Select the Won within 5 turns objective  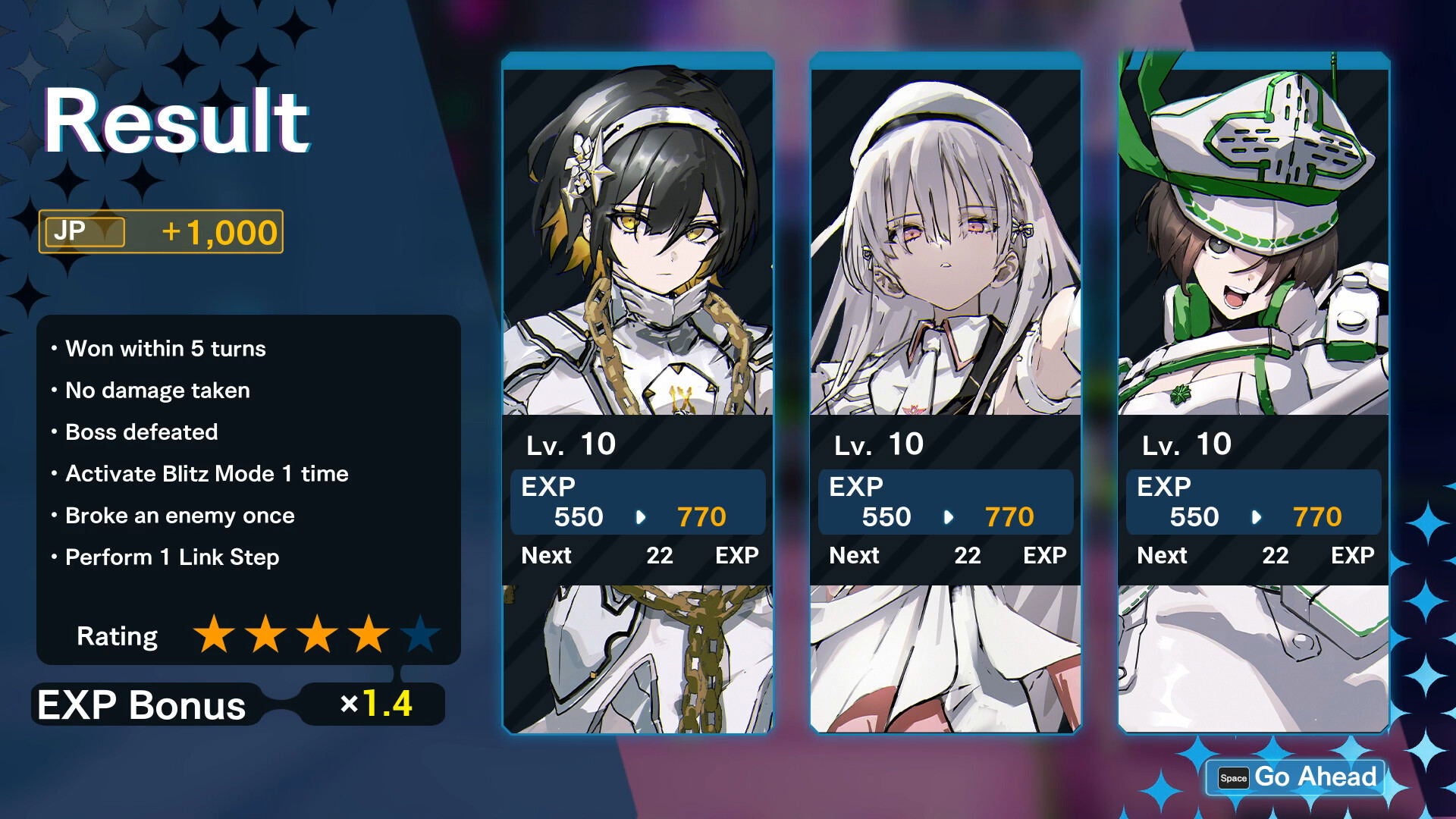tap(167, 349)
